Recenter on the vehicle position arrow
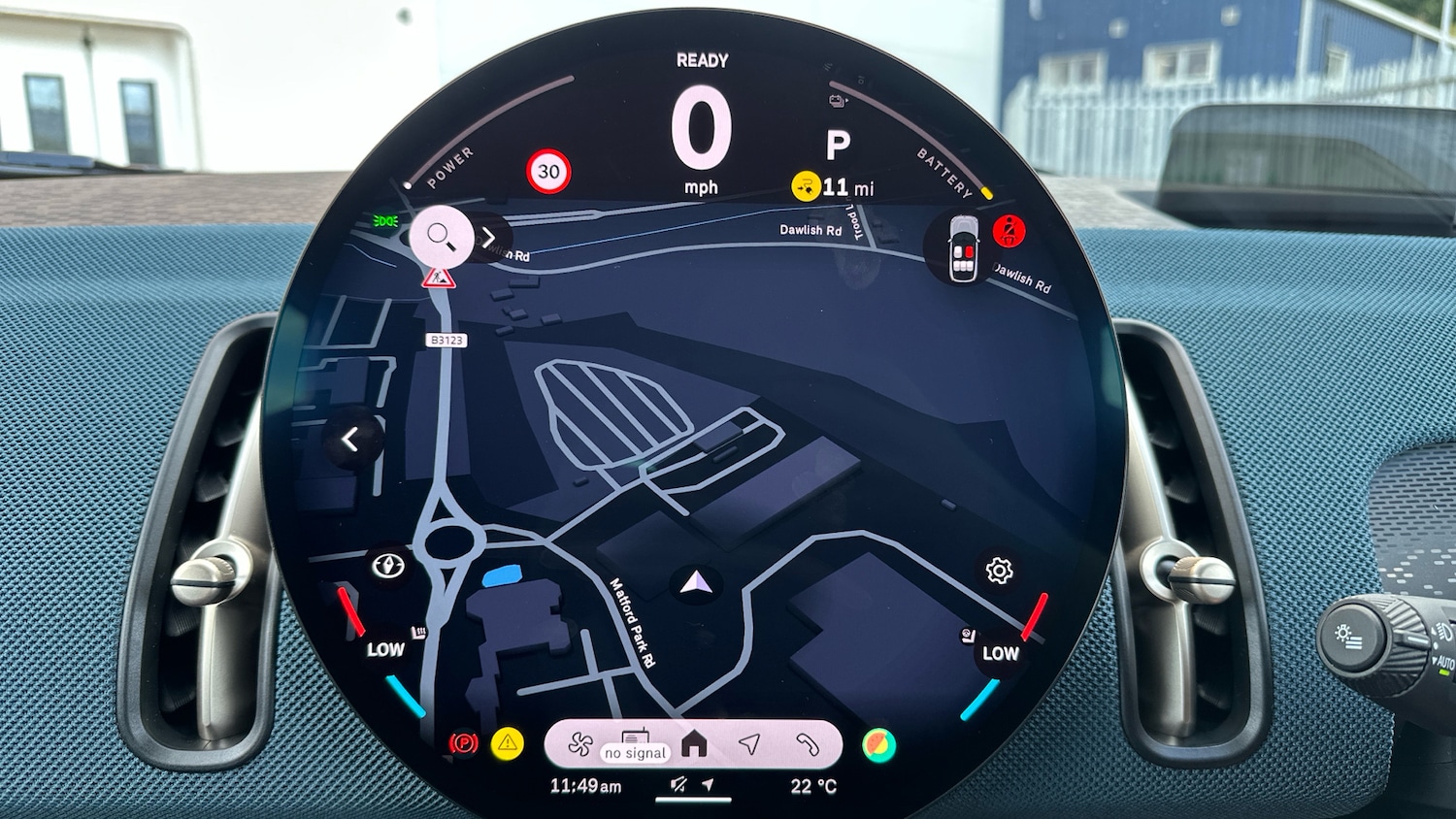Screen dimensions: 1456x819 click(x=695, y=583)
